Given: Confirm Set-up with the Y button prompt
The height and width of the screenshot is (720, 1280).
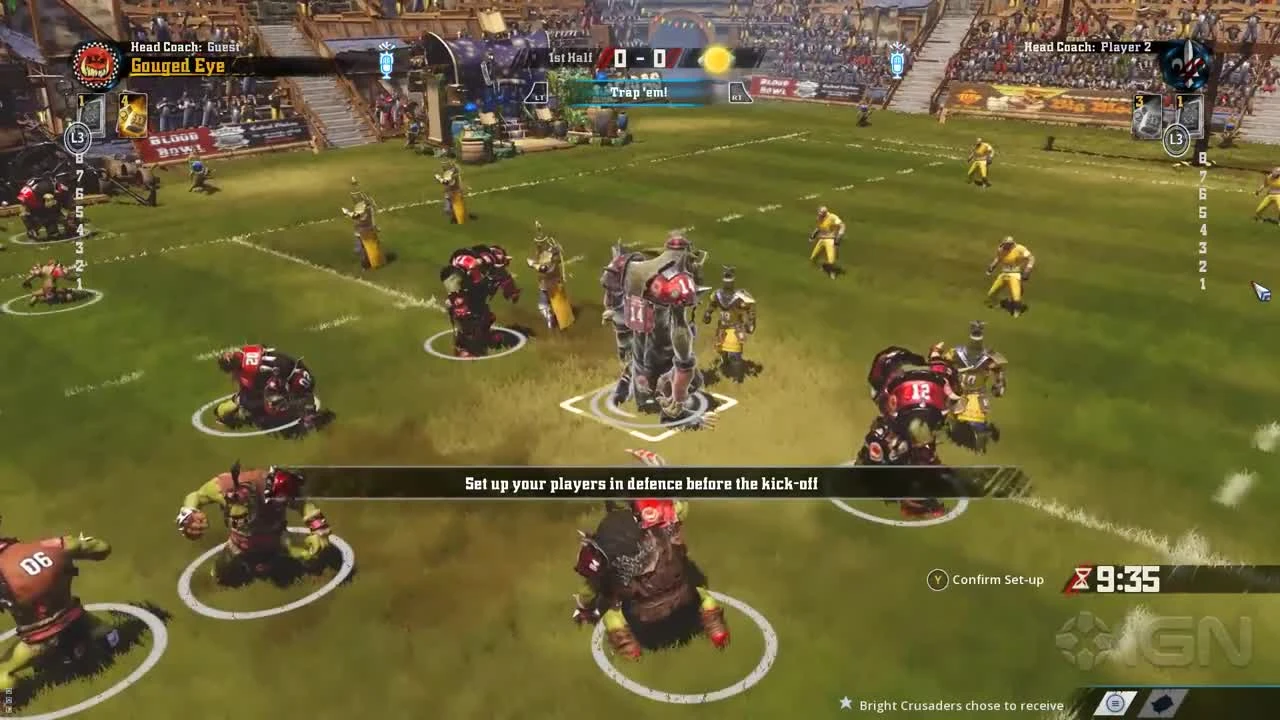Looking at the screenshot, I should click(x=937, y=579).
